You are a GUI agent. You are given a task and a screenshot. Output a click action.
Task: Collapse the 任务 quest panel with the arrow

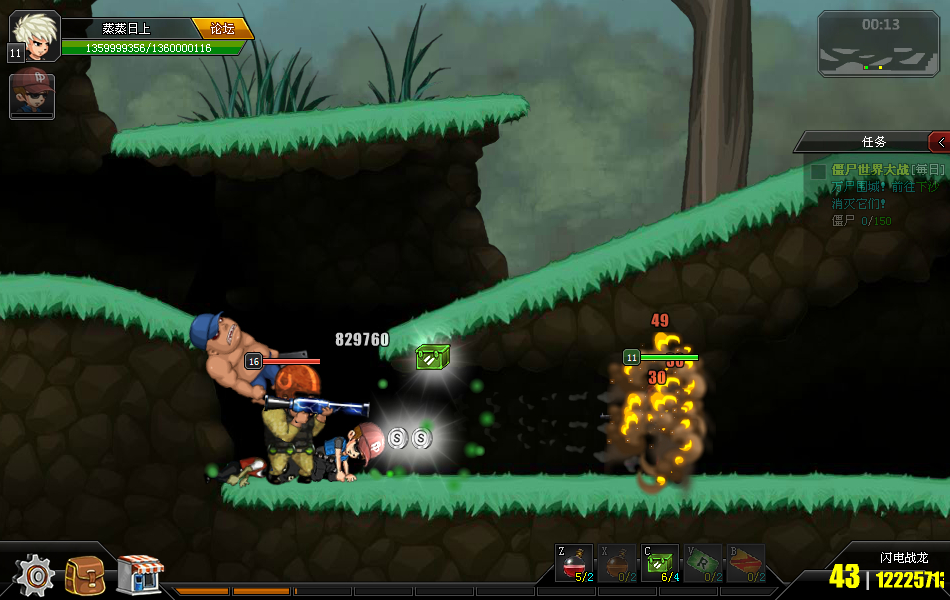coord(939,142)
